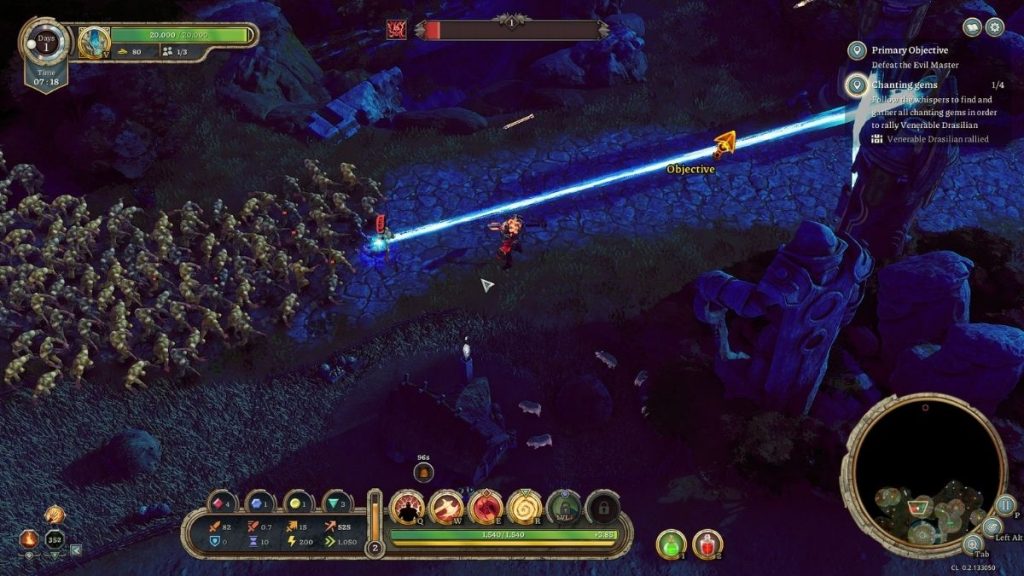1024x576 pixels.
Task: Activate the W axe strike ability
Action: coord(446,509)
